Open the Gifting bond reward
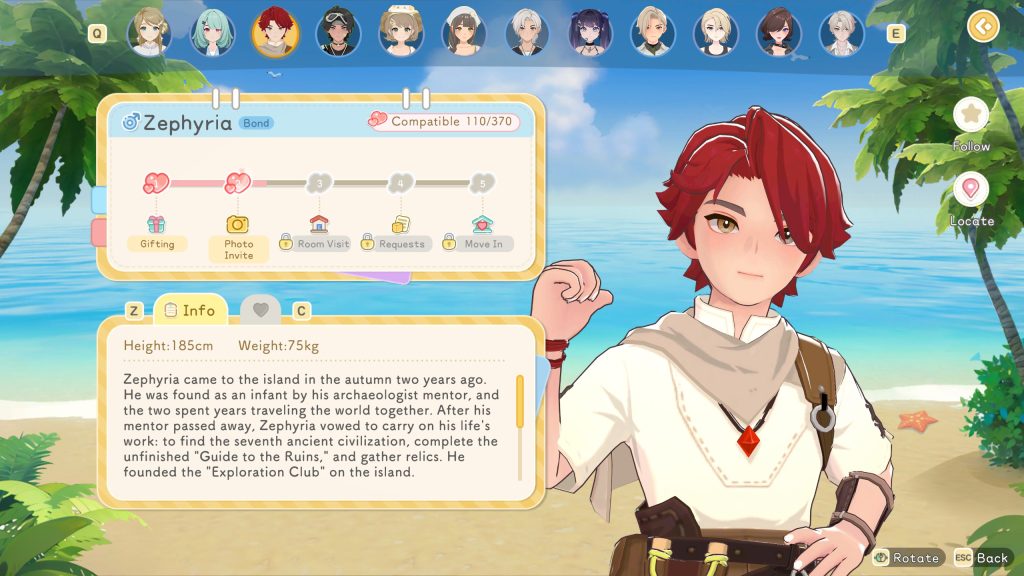The width and height of the screenshot is (1024, 576). pyautogui.click(x=157, y=233)
